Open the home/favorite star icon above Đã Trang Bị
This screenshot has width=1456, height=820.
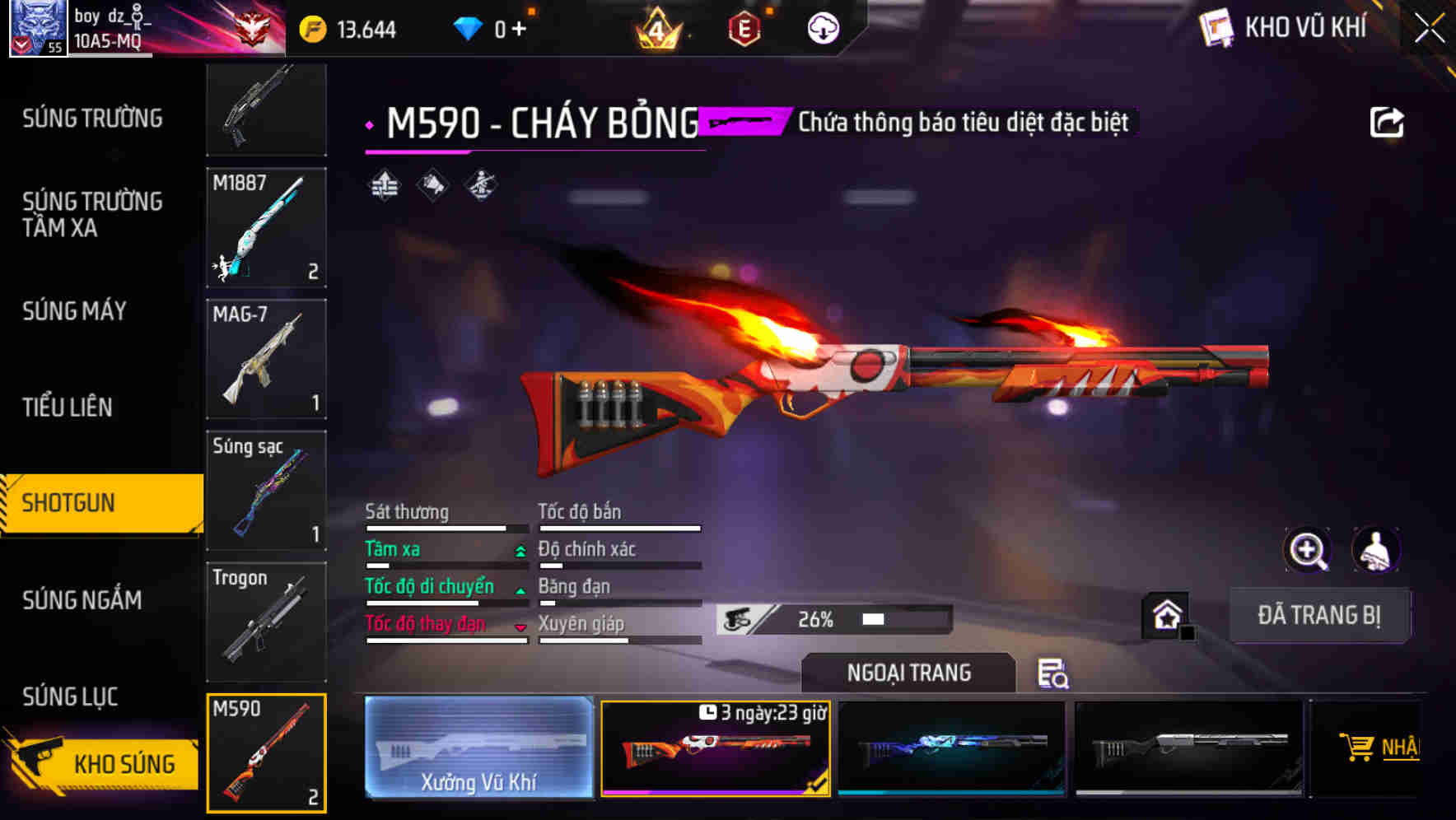point(1165,615)
